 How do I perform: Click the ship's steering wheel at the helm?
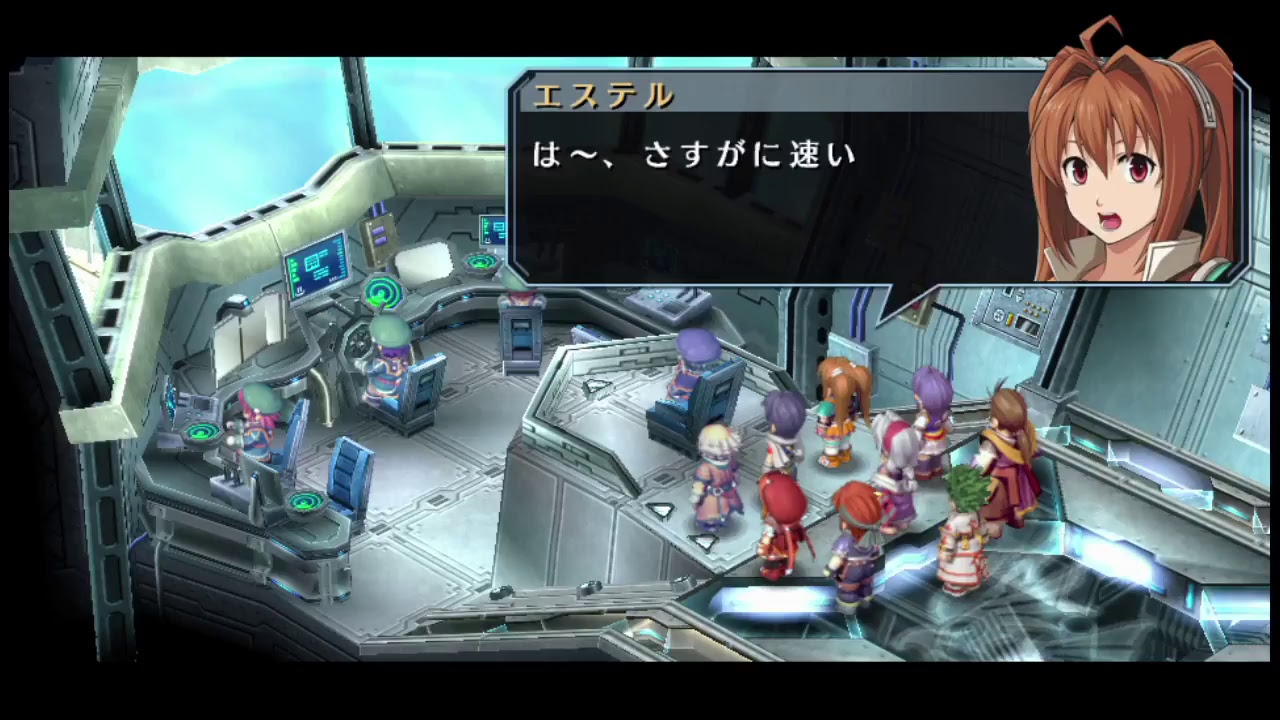[x=357, y=342]
